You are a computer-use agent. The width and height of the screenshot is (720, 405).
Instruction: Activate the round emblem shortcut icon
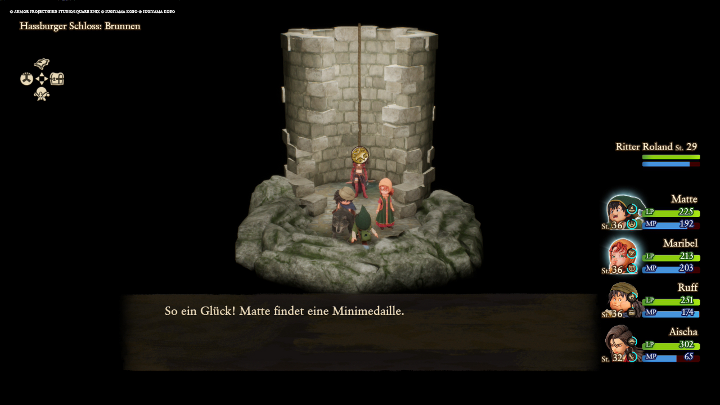click(27, 79)
